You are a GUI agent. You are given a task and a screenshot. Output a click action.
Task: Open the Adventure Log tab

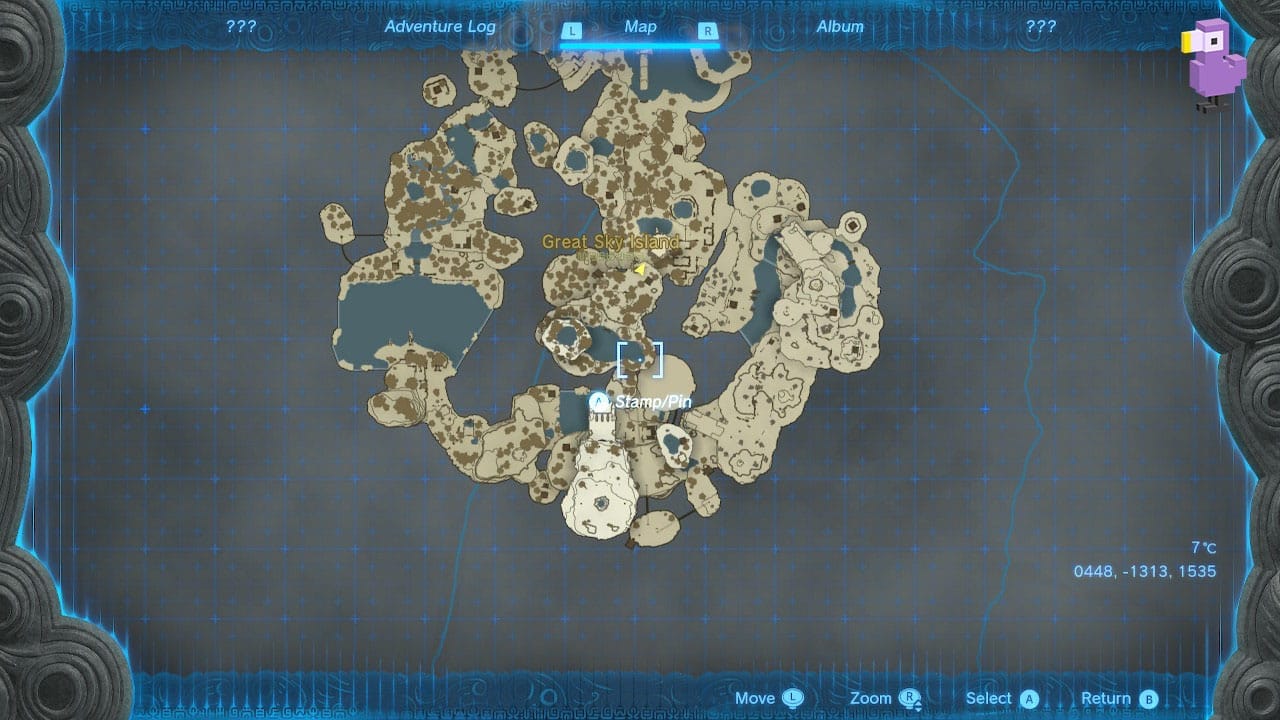[440, 27]
